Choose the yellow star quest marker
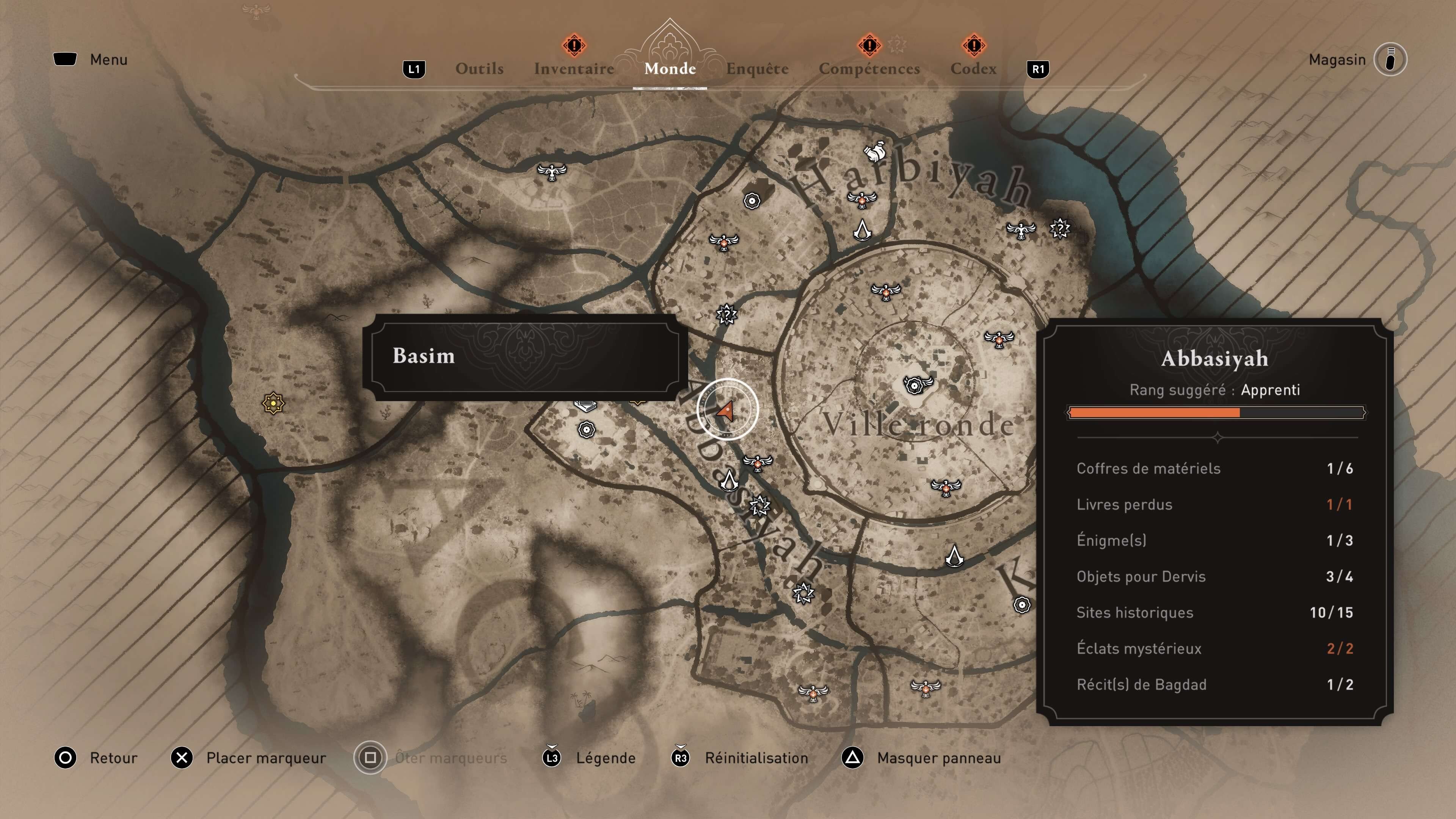The image size is (1456, 819). tap(273, 403)
